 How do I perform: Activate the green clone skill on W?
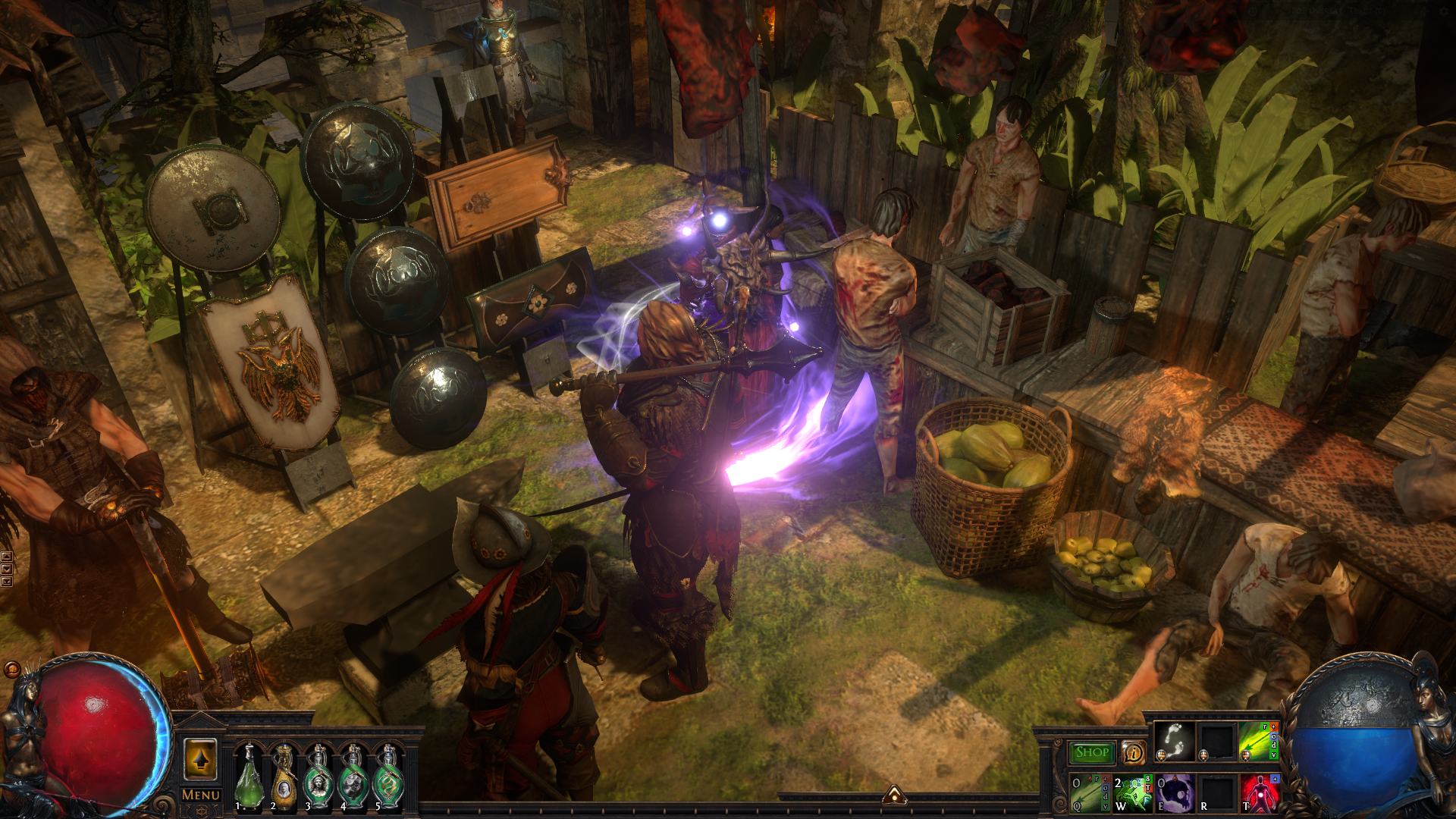pyautogui.click(x=1132, y=792)
